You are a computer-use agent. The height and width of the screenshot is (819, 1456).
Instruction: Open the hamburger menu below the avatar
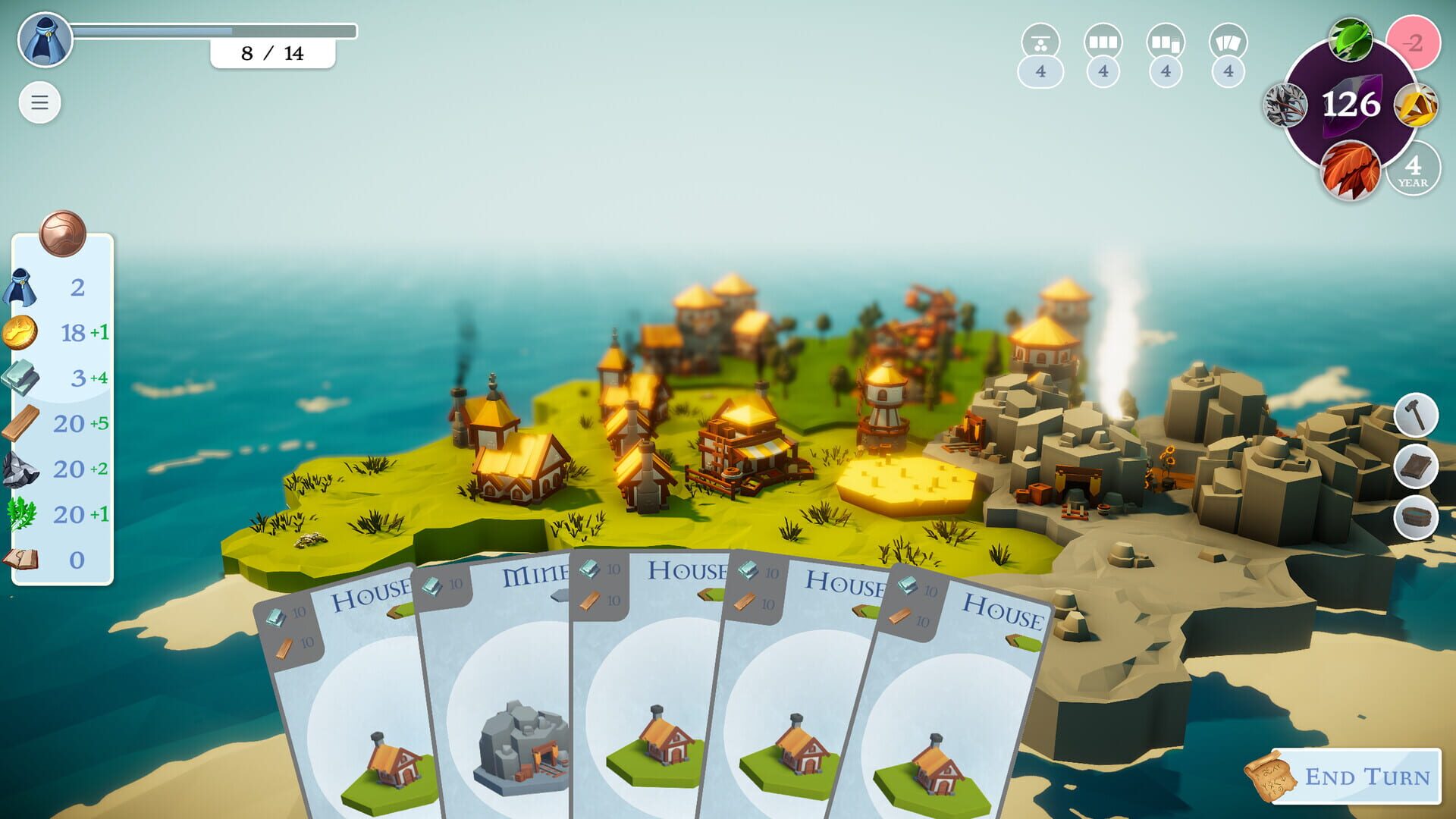click(x=40, y=102)
